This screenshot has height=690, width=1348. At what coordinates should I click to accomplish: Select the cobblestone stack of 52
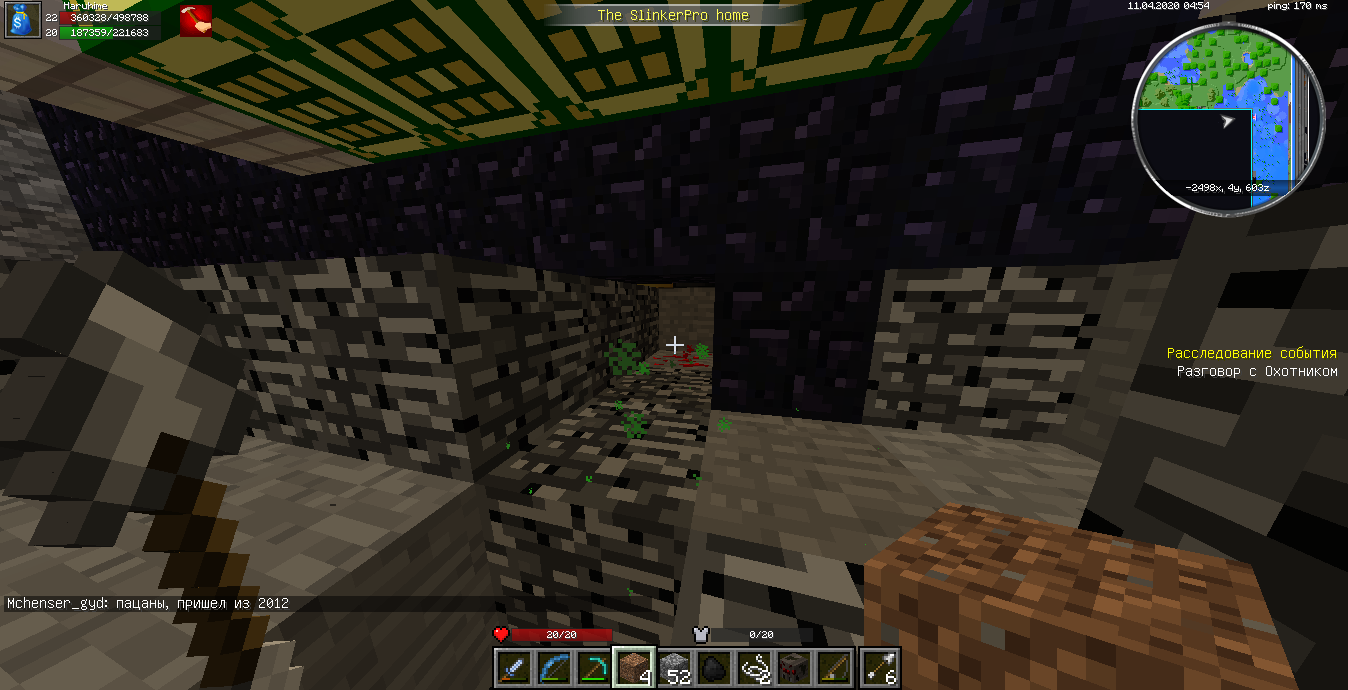pos(675,667)
